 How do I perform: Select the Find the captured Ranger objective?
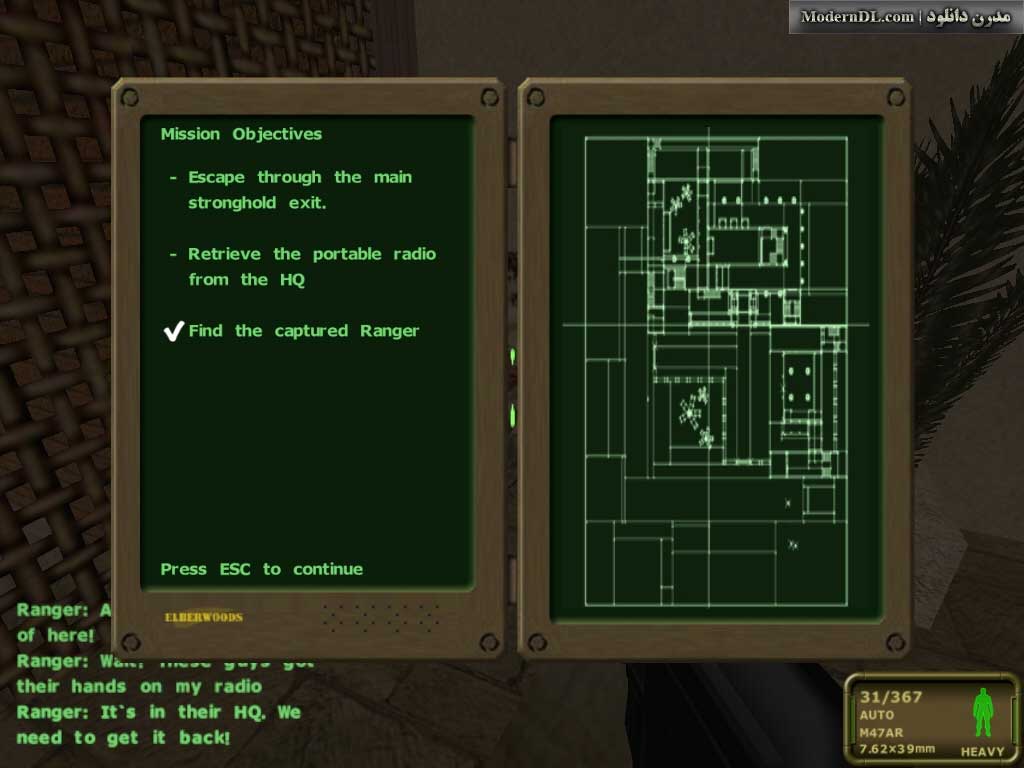[x=303, y=331]
